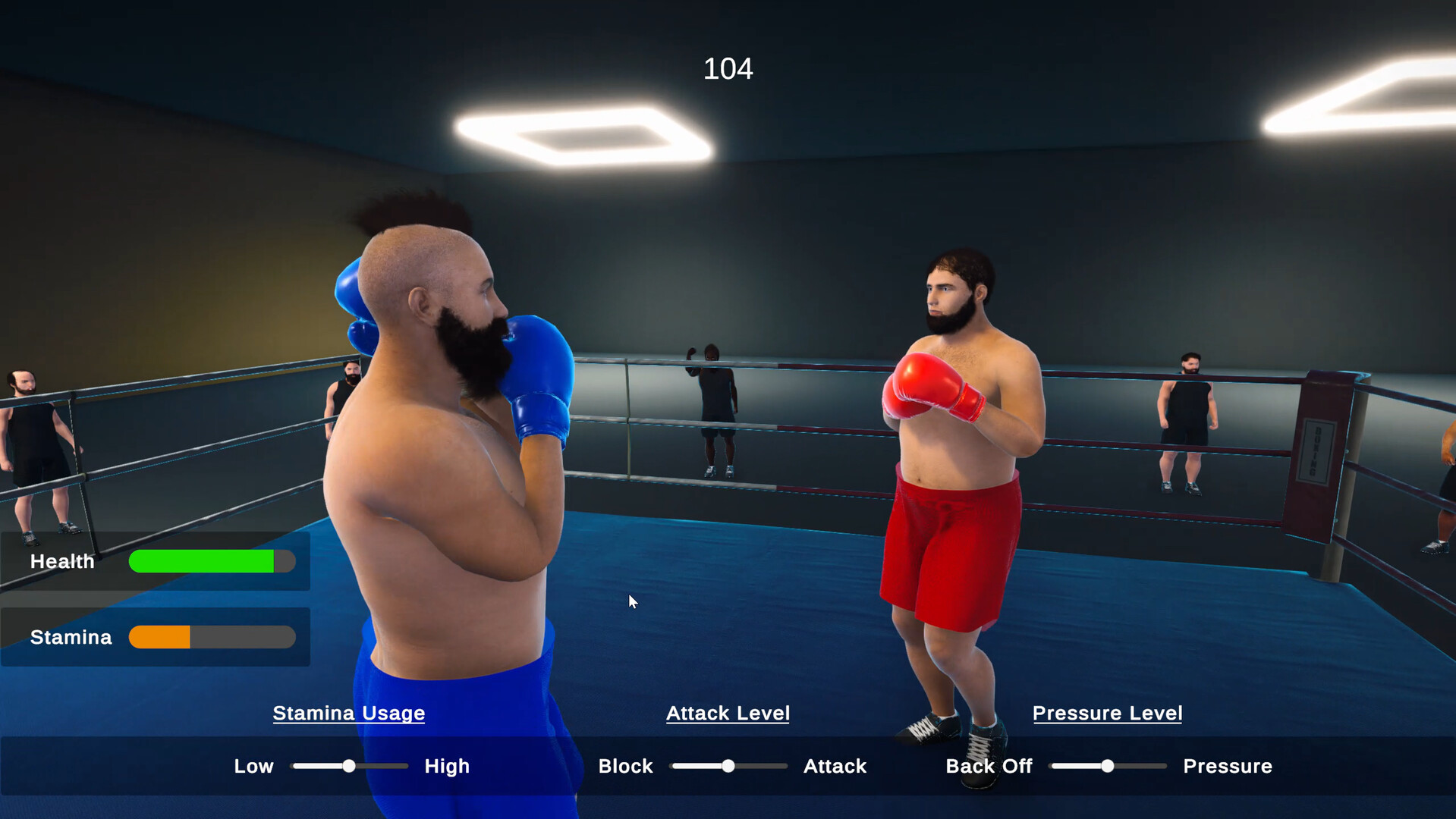Select the 'High' end of Stamina Usage

click(446, 766)
